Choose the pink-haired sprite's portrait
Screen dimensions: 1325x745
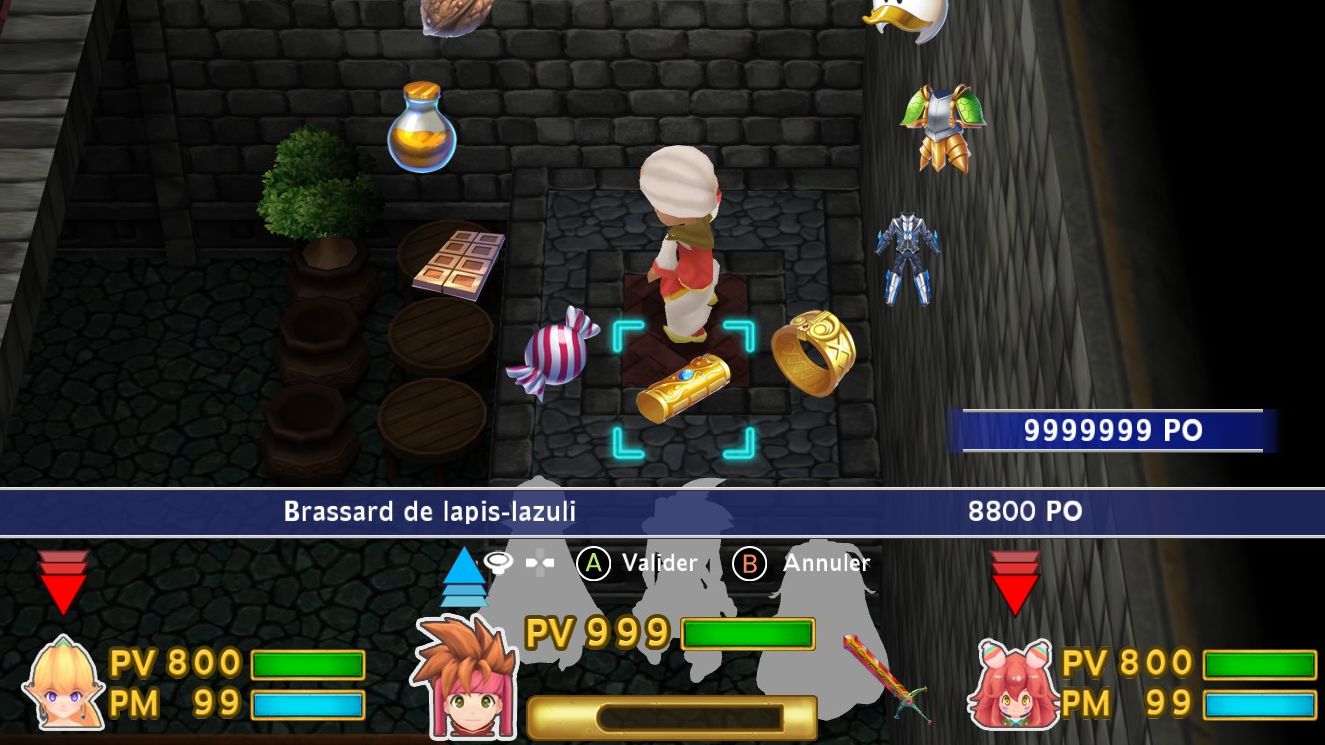point(1013,685)
